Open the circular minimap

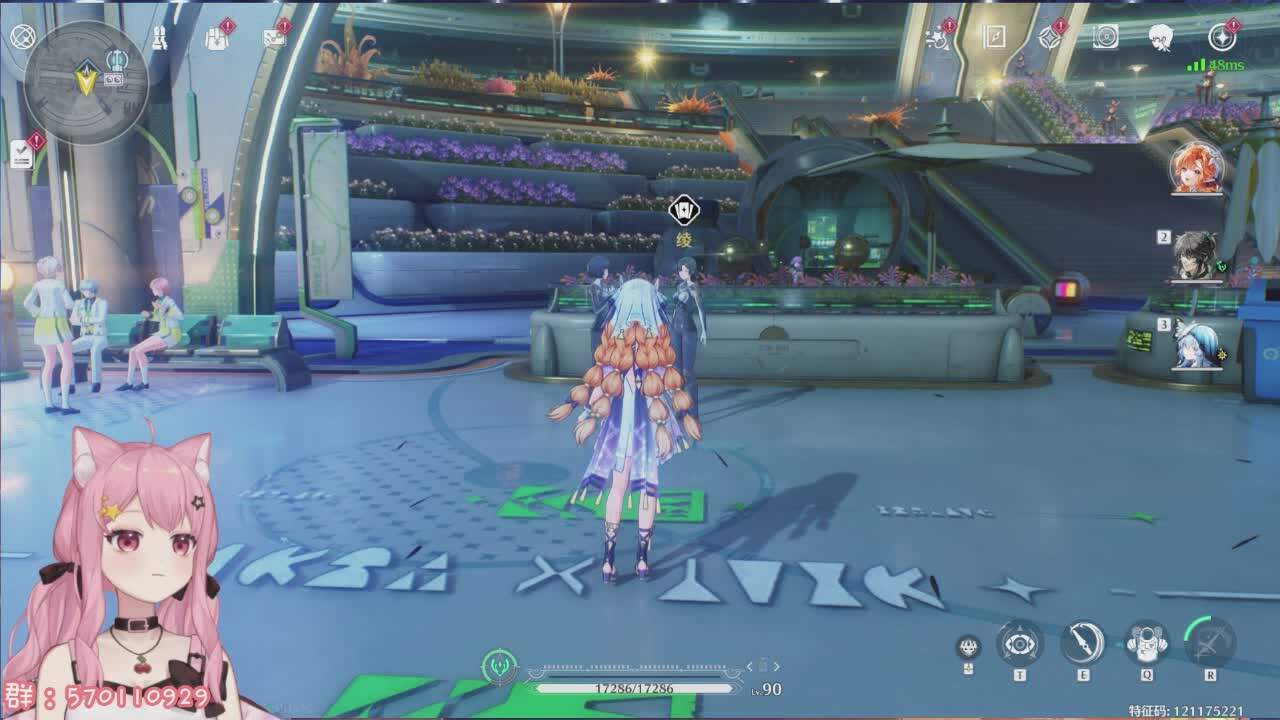[x=86, y=82]
